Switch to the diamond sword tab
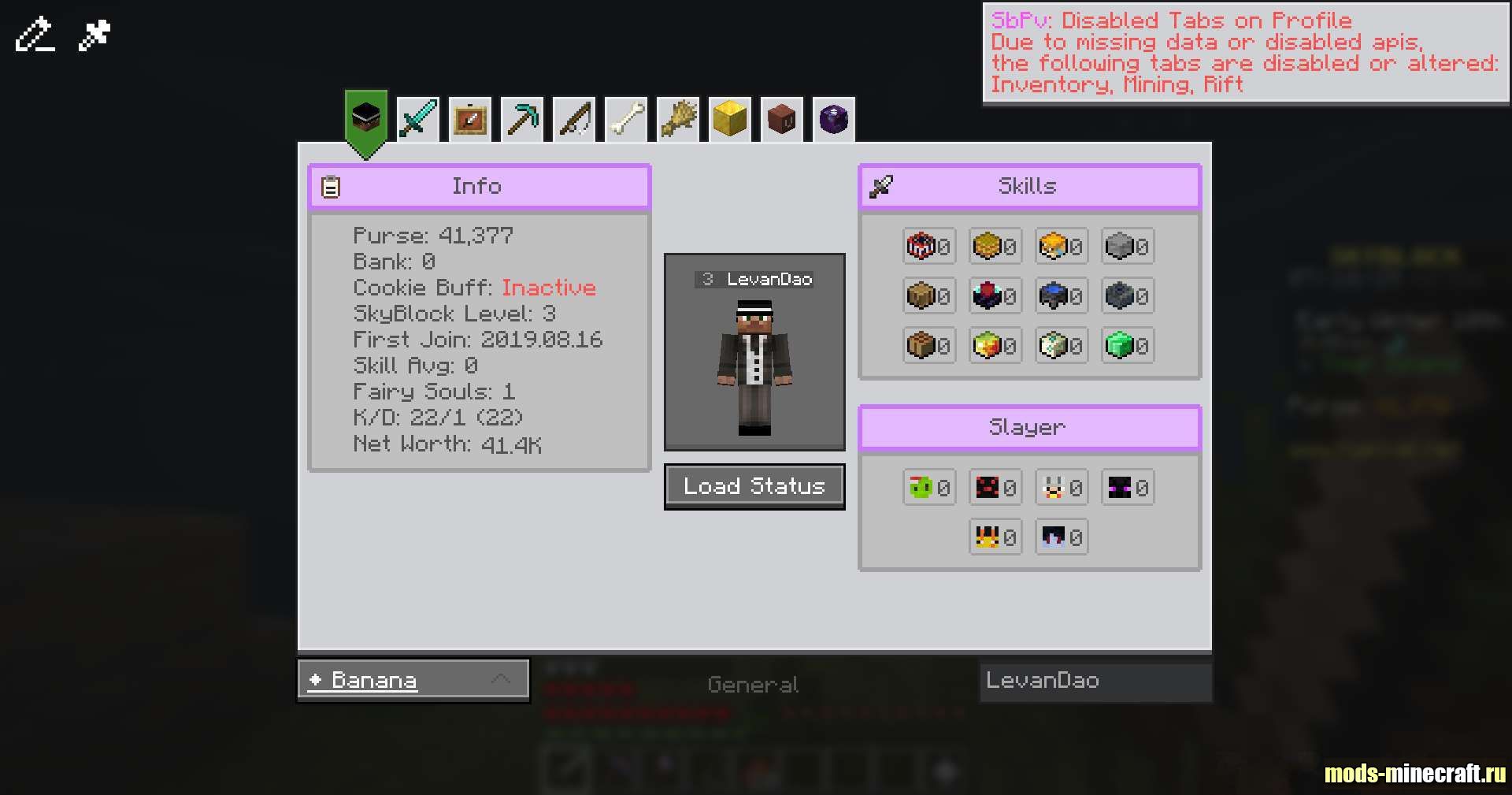Image resolution: width=1512 pixels, height=795 pixels. point(417,120)
